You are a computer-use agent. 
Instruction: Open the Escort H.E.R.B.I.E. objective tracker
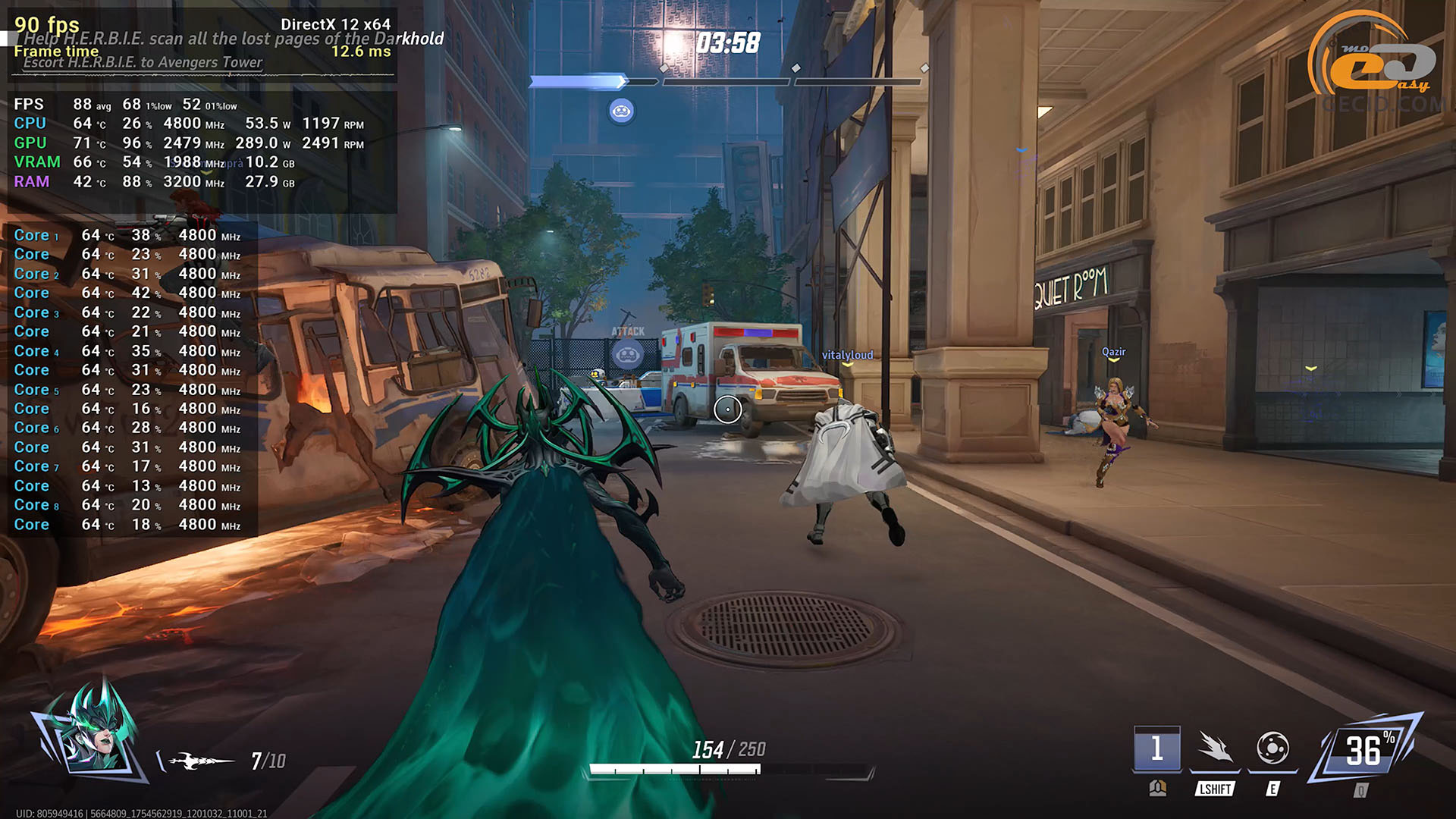click(x=143, y=62)
